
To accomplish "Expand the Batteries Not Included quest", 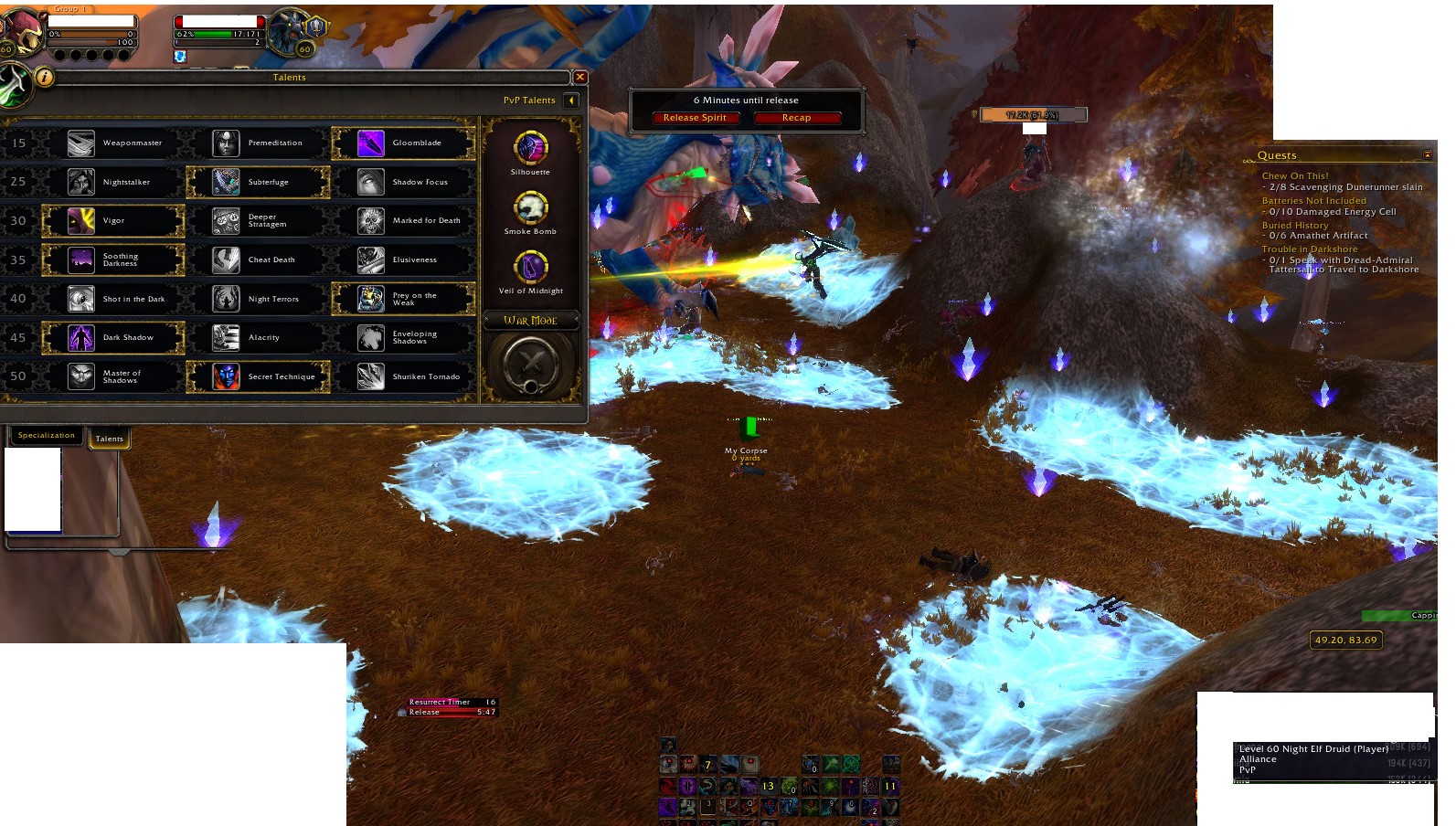I will tap(1315, 200).
